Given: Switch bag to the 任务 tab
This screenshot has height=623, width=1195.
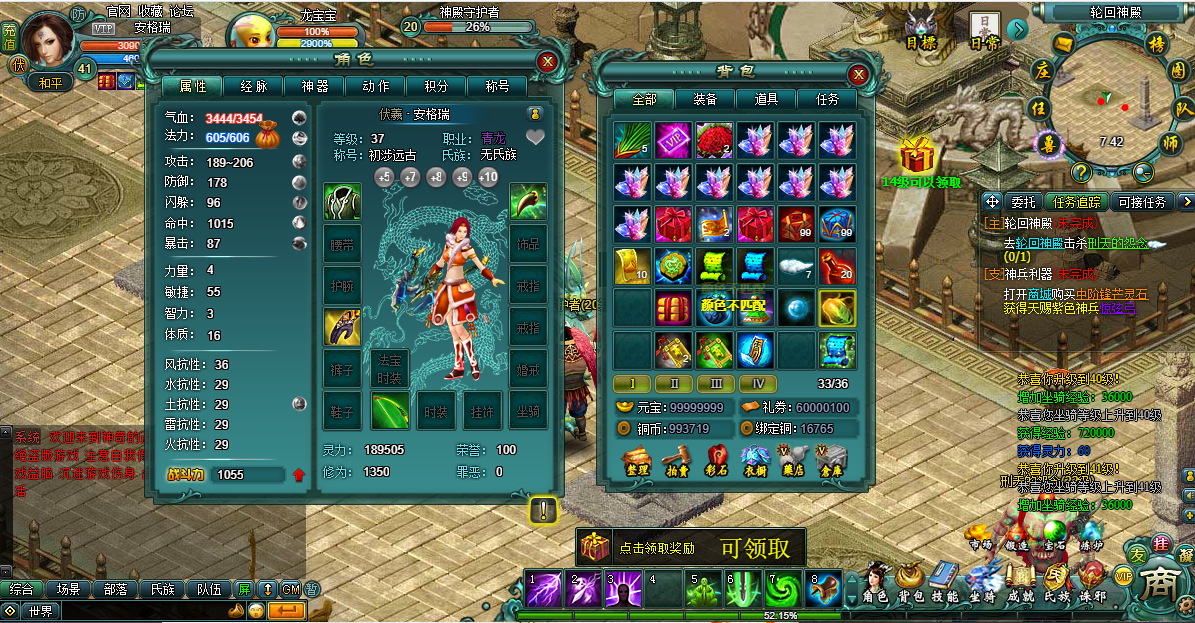Looking at the screenshot, I should coord(828,100).
